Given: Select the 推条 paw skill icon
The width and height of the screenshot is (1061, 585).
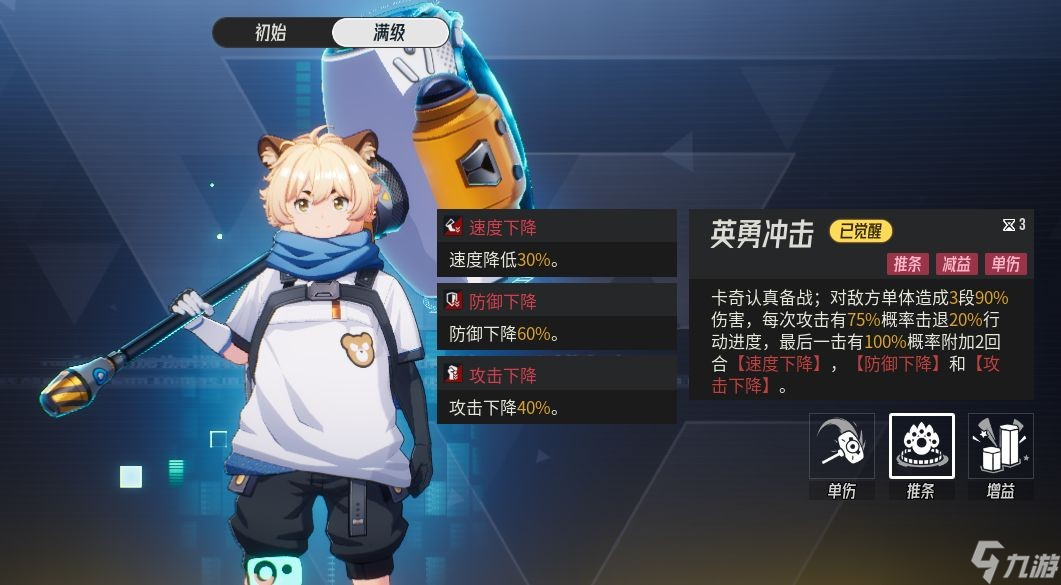Looking at the screenshot, I should point(921,446).
